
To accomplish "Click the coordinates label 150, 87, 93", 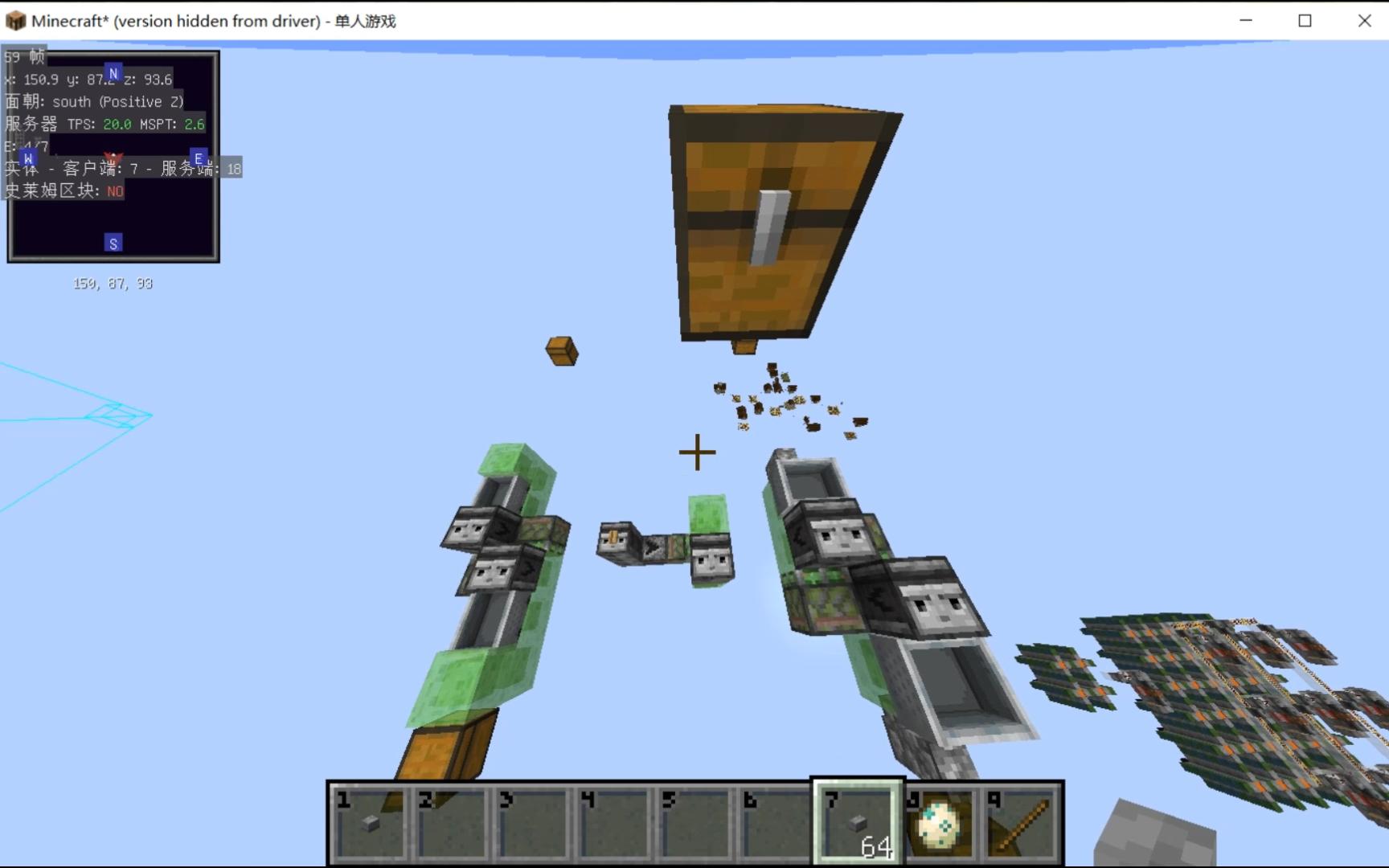I will coord(113,283).
